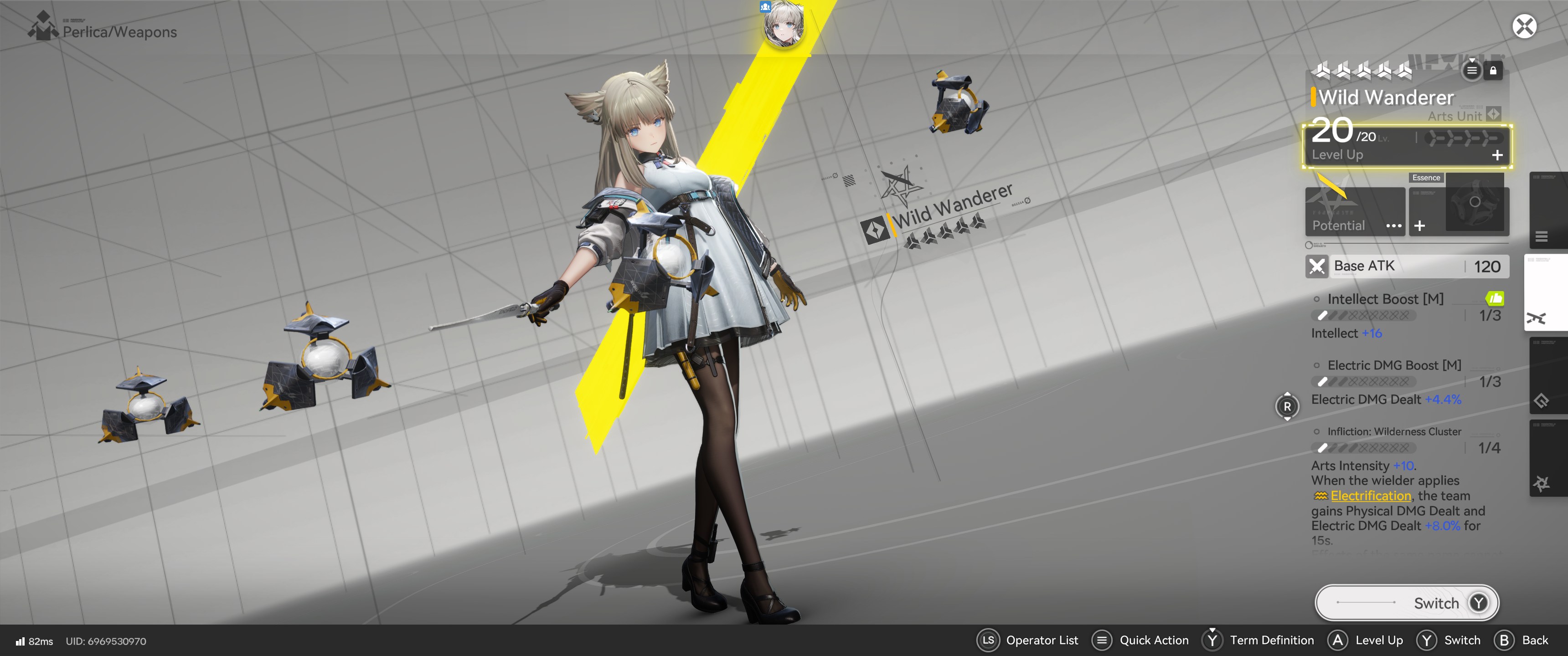Image resolution: width=1568 pixels, height=656 pixels.
Task: Toggle the weapon lock icon
Action: pos(1493,71)
